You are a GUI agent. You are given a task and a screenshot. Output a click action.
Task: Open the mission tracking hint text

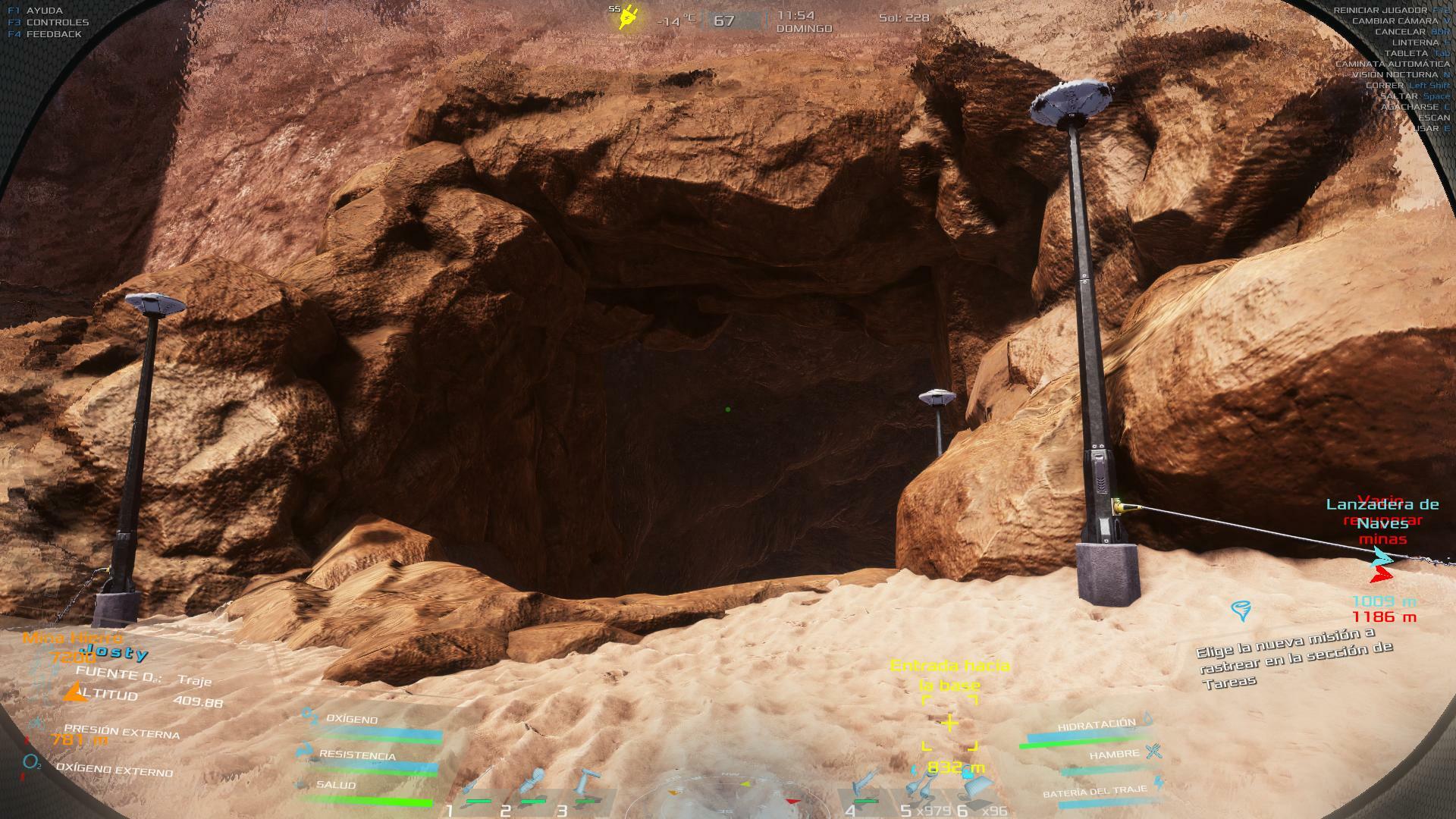click(x=1294, y=657)
